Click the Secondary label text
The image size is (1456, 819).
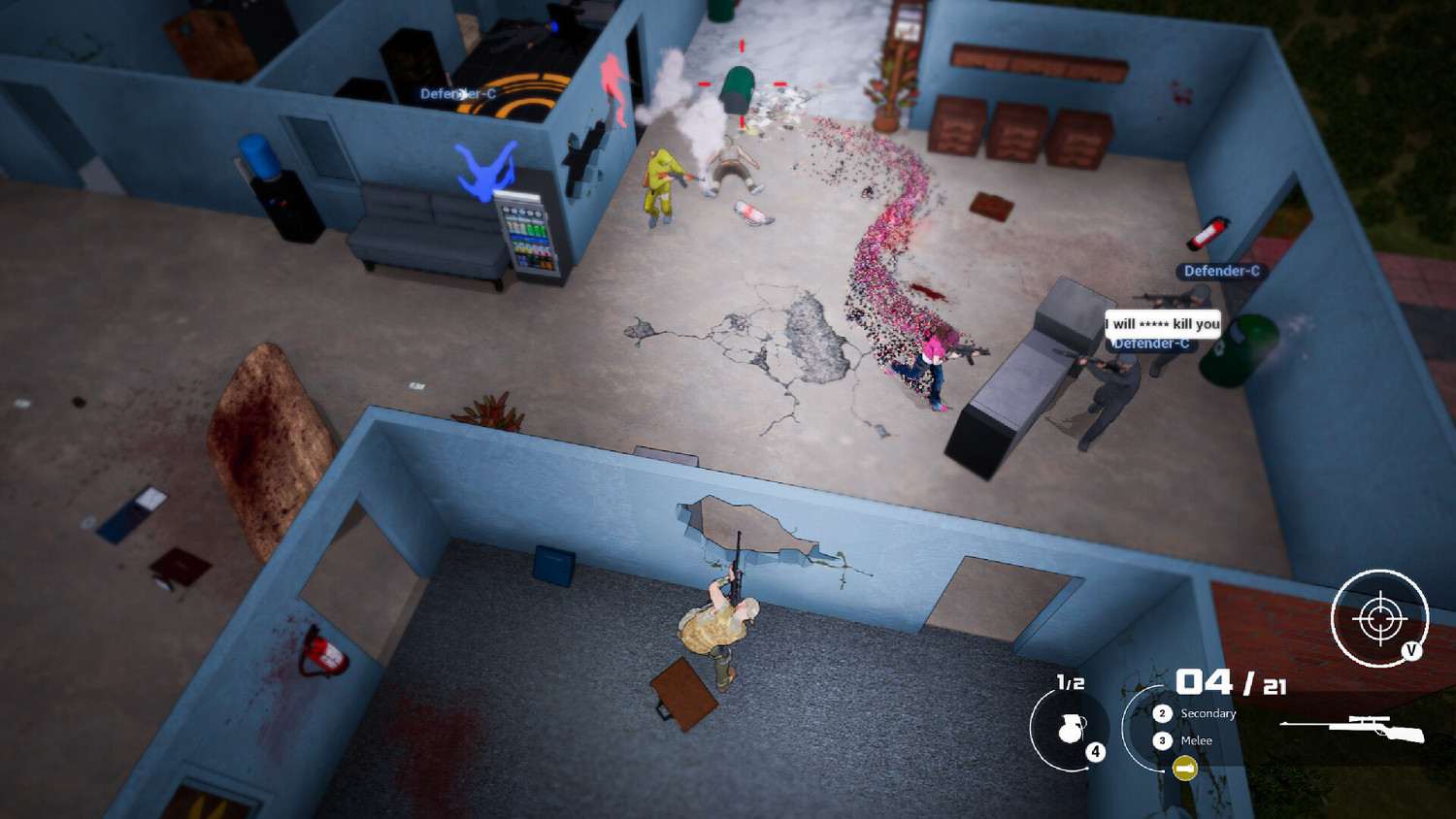(x=1208, y=713)
